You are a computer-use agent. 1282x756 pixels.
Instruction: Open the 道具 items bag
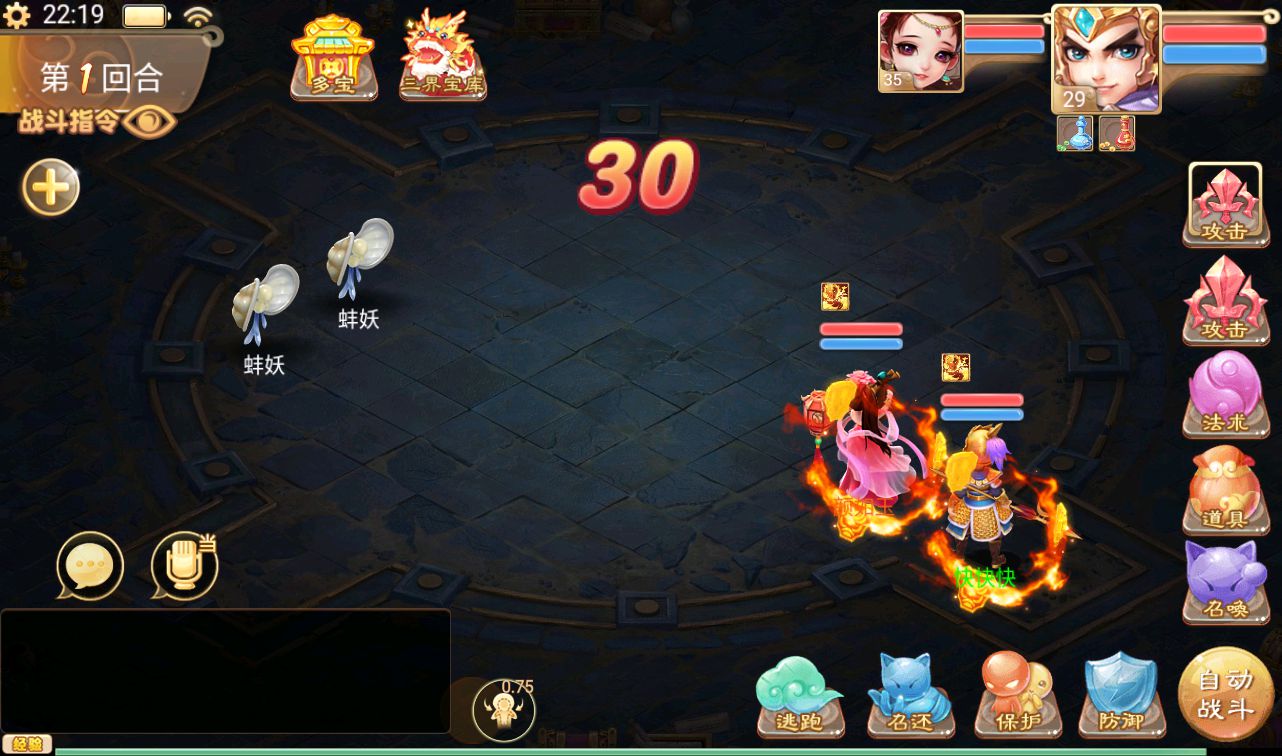click(x=1224, y=491)
